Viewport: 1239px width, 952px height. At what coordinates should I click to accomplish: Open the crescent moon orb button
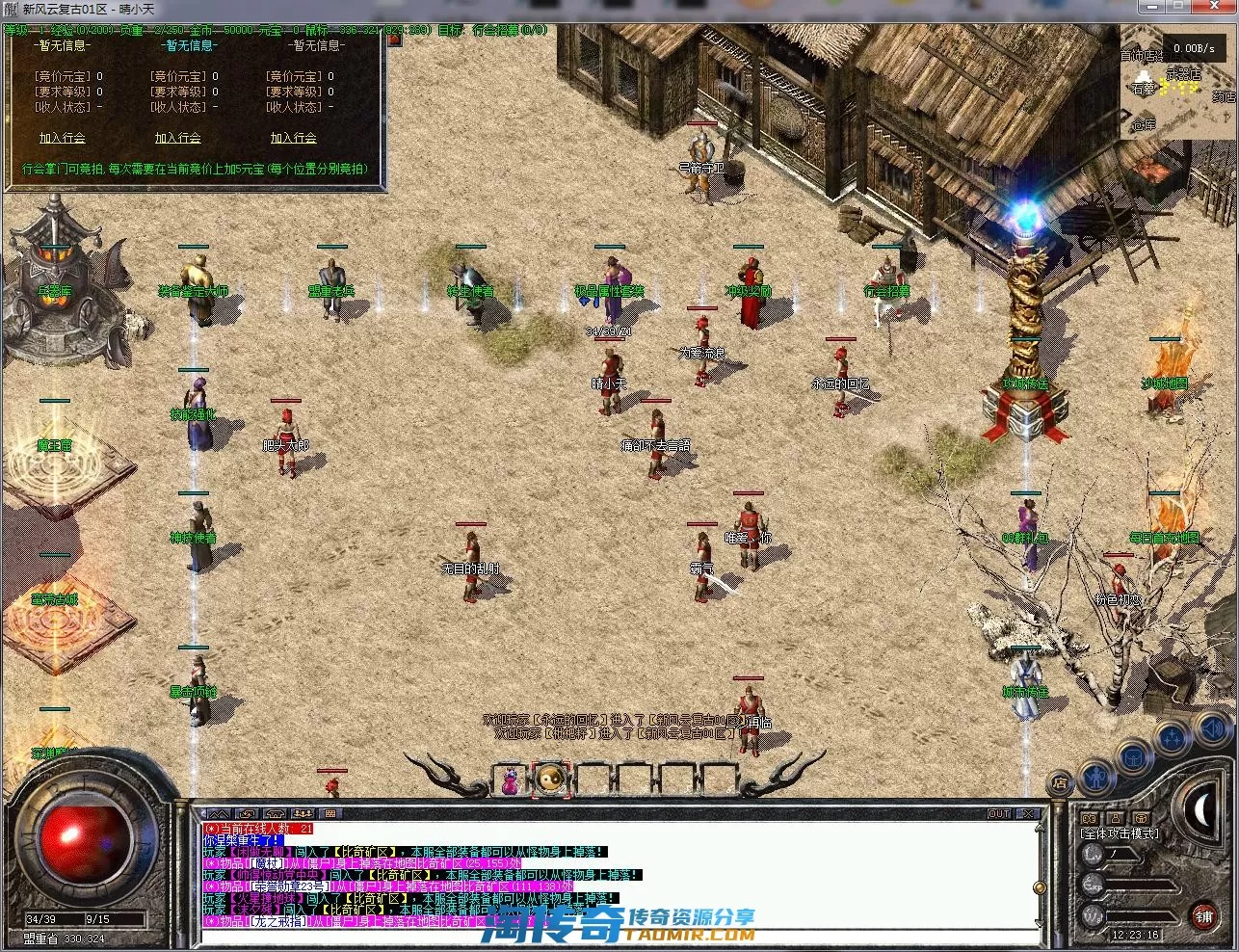coord(1204,810)
